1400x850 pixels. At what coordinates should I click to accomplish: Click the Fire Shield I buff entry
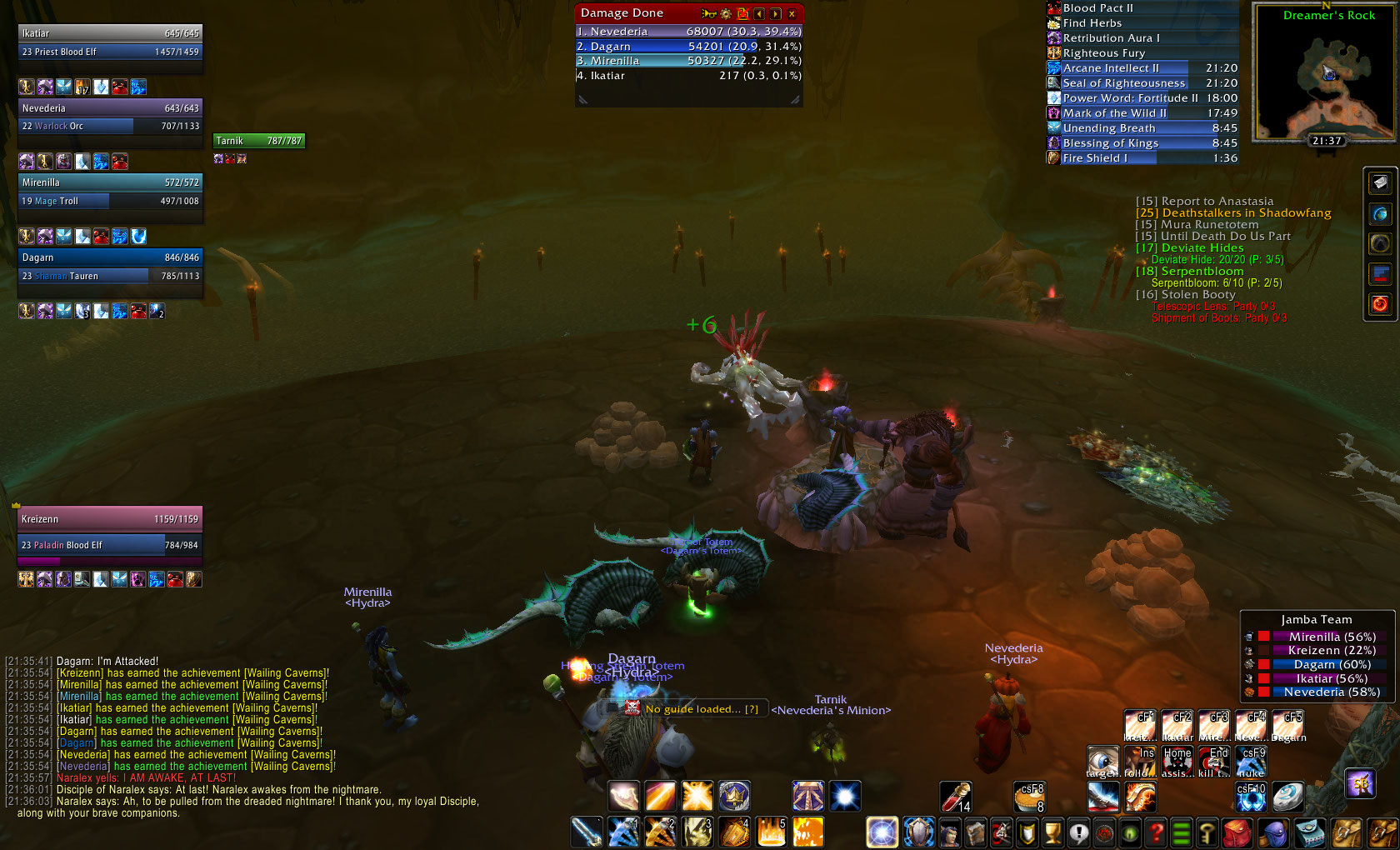pyautogui.click(x=1142, y=158)
